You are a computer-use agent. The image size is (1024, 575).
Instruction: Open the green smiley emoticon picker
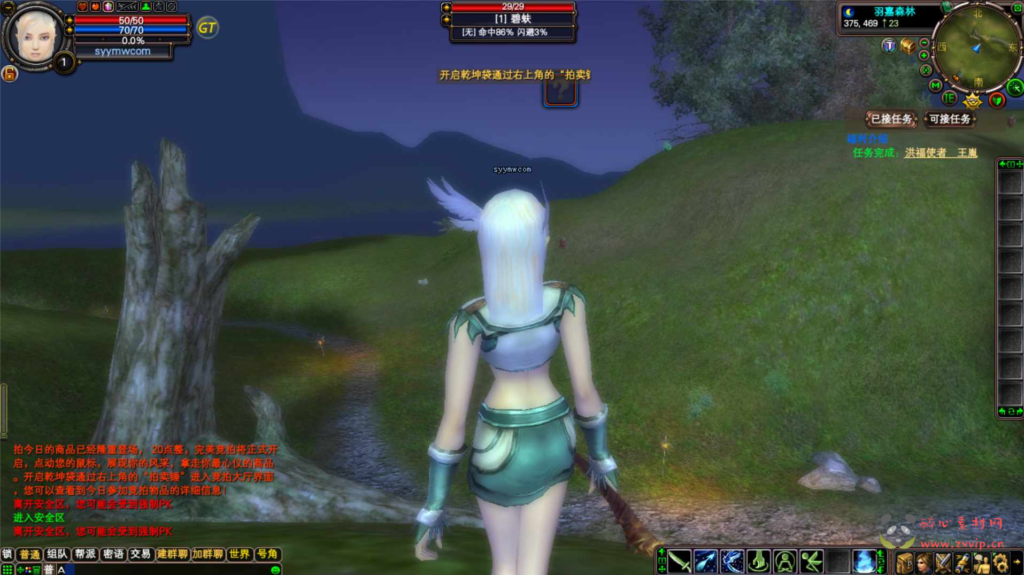click(276, 569)
